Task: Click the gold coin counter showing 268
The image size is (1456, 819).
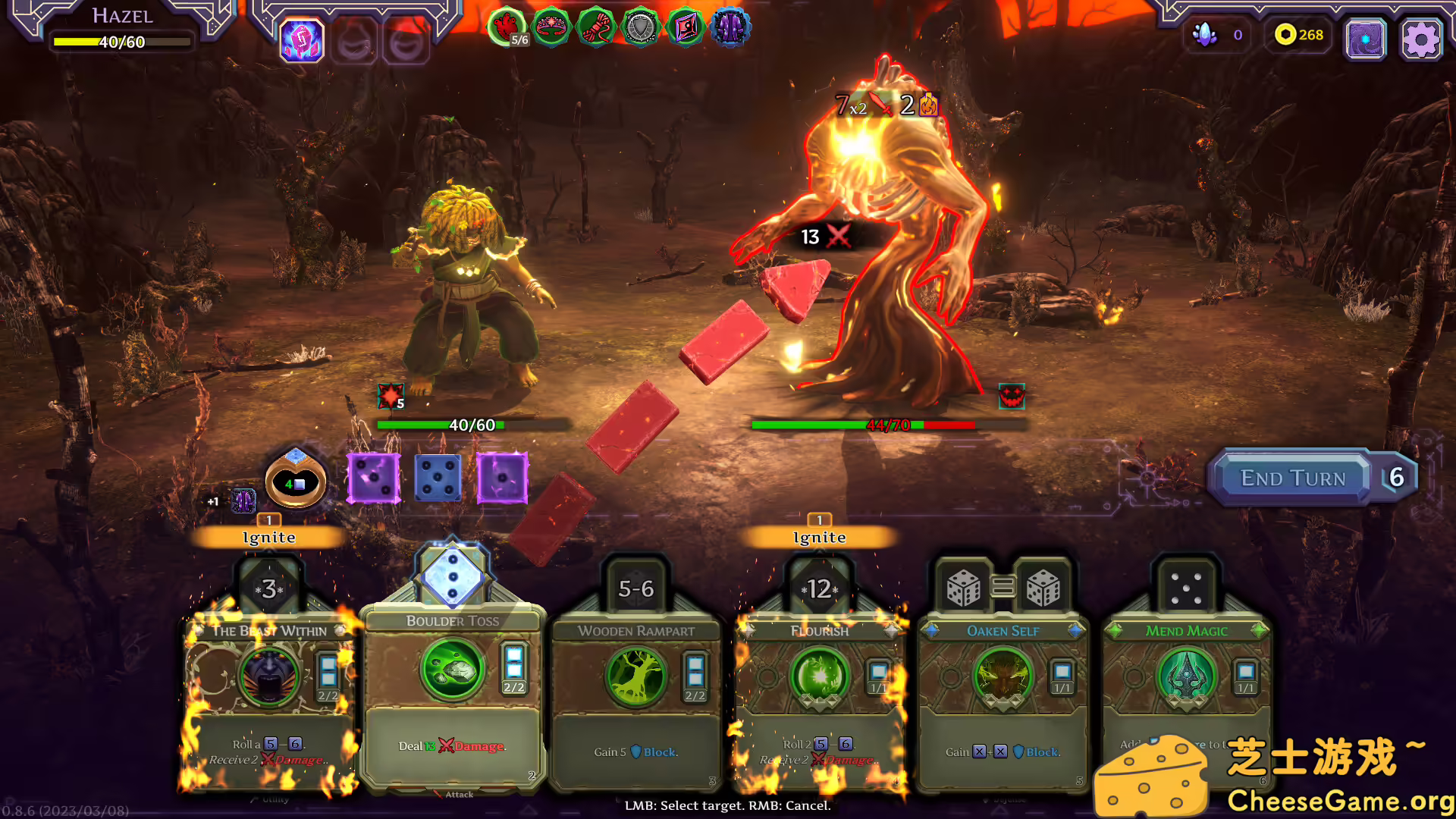Action: point(1294,35)
